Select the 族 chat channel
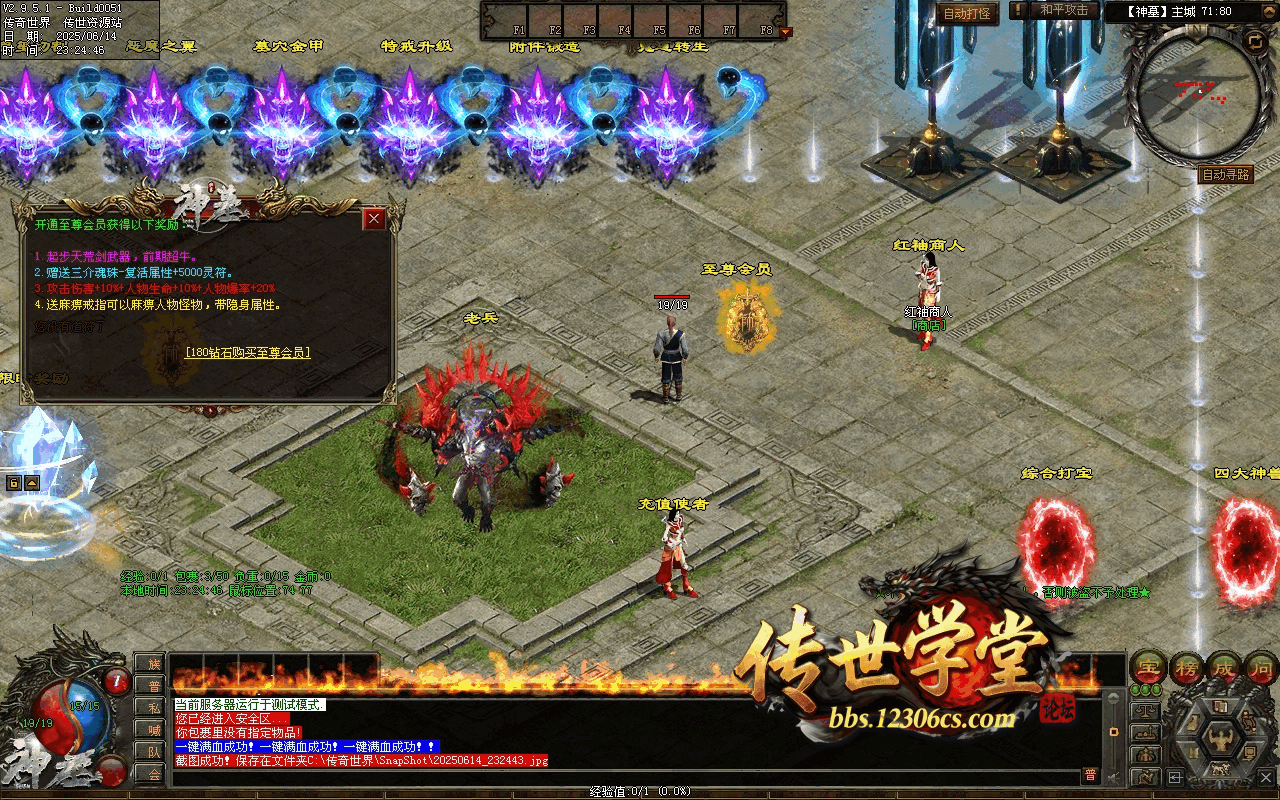 click(153, 664)
